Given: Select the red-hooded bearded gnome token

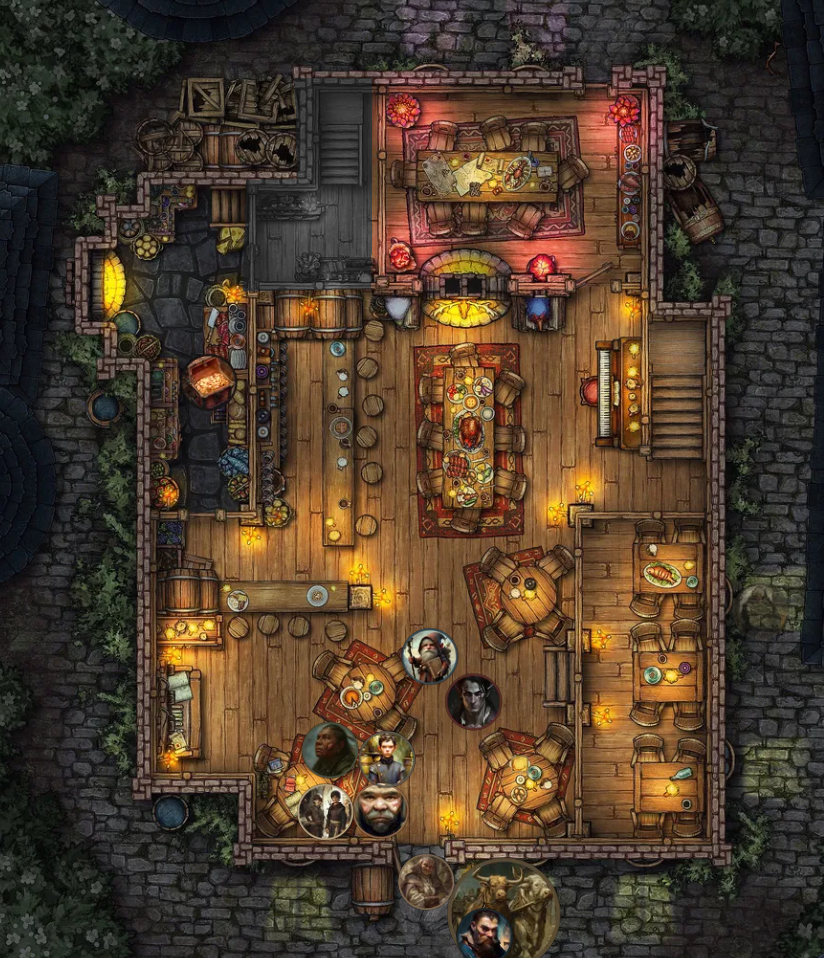Looking at the screenshot, I should [430, 656].
